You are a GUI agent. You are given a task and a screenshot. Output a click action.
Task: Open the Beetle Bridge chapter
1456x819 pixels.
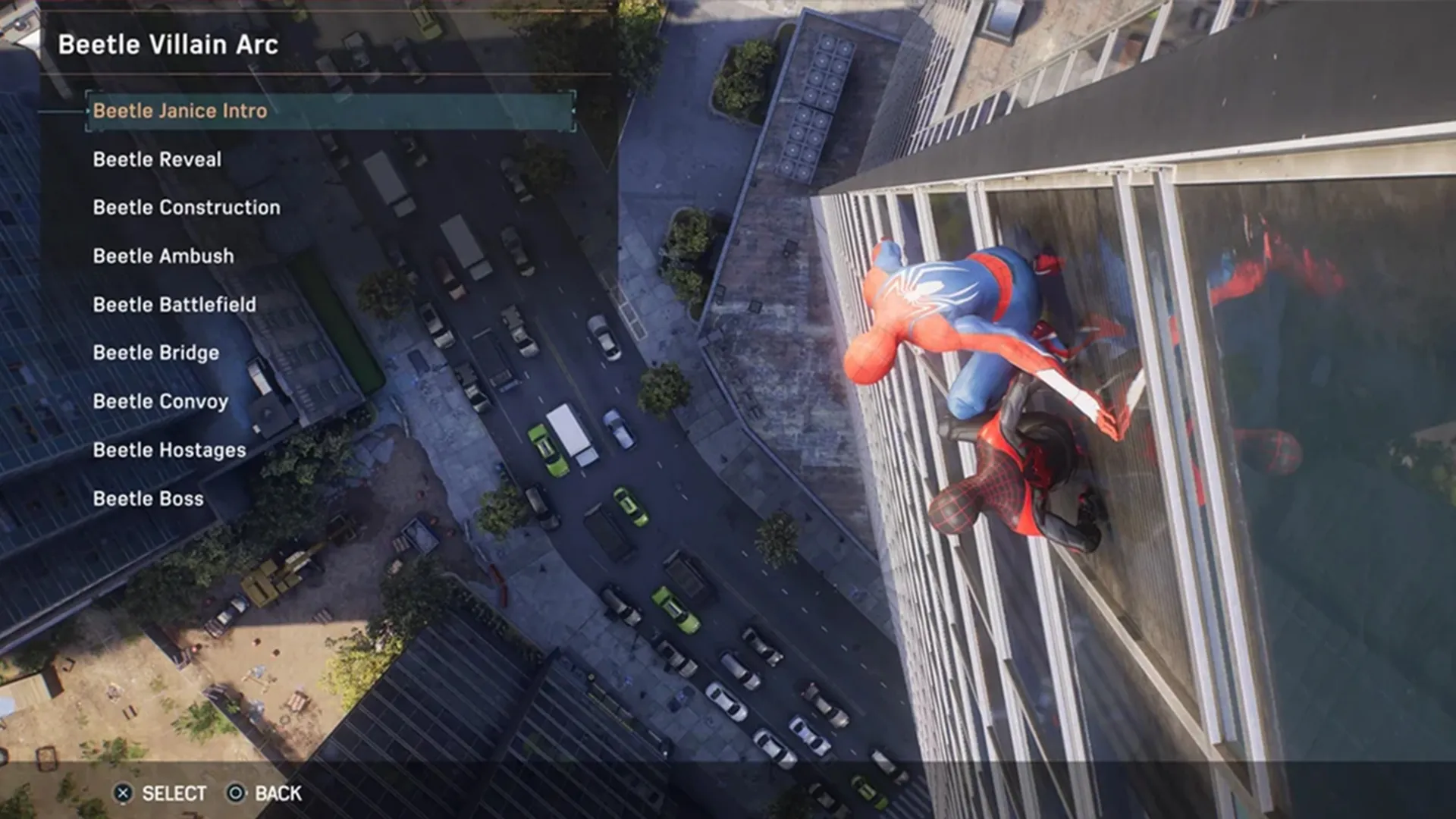155,353
